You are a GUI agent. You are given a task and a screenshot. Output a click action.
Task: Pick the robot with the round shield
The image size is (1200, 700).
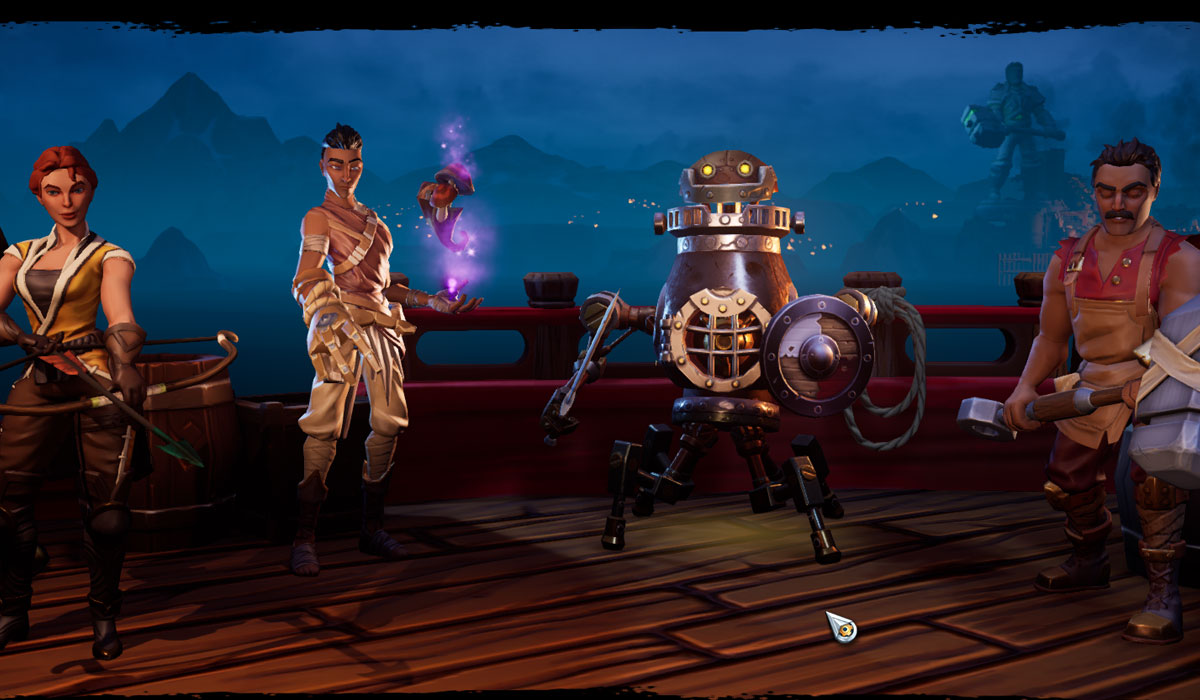(x=726, y=330)
